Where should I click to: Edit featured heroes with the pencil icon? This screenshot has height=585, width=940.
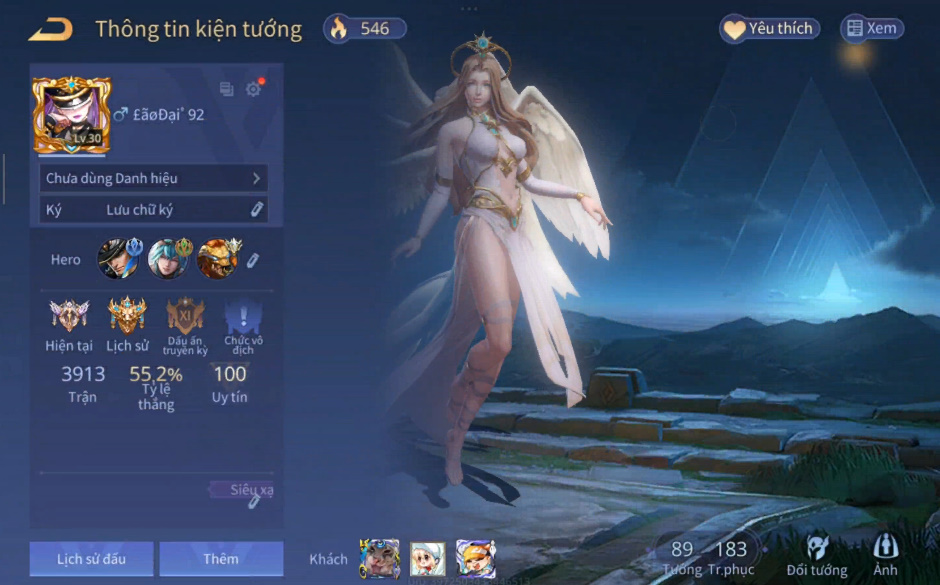click(x=254, y=260)
